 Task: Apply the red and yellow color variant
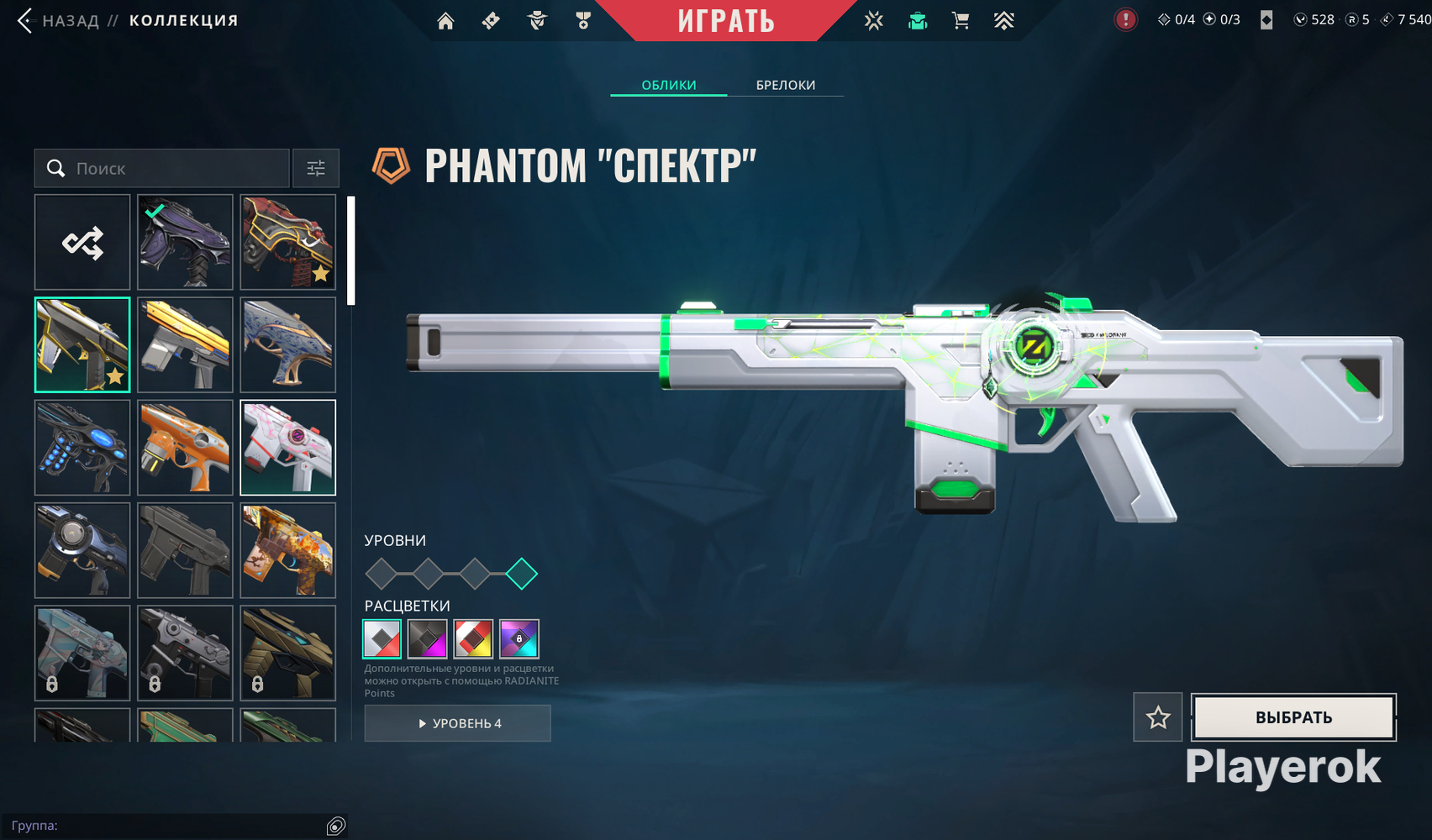pyautogui.click(x=473, y=639)
